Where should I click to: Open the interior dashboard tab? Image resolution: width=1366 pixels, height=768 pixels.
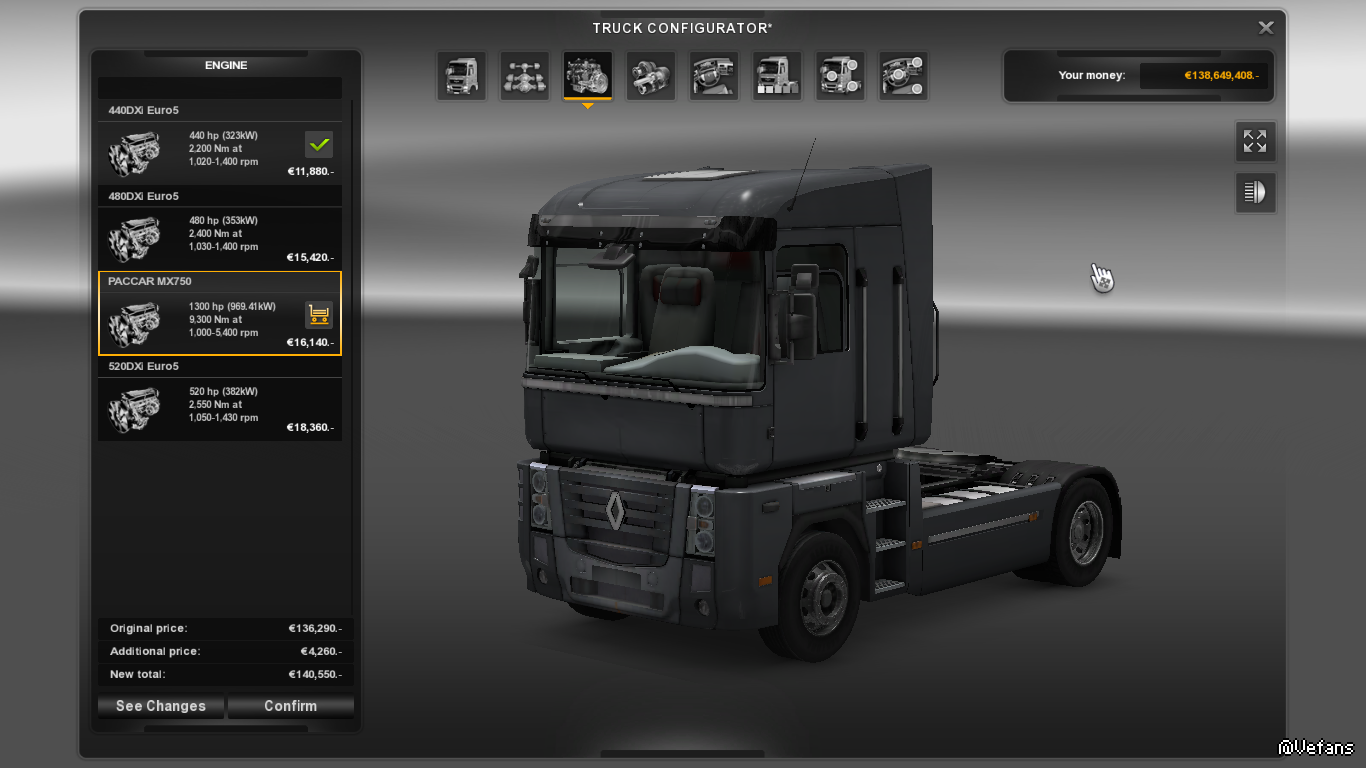click(x=714, y=76)
